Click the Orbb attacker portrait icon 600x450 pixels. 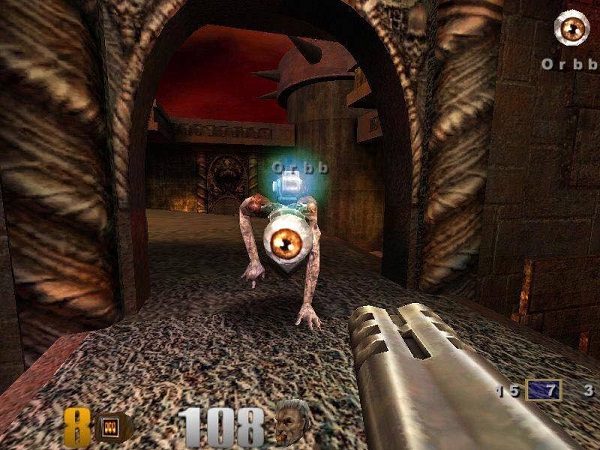pyautogui.click(x=571, y=29)
